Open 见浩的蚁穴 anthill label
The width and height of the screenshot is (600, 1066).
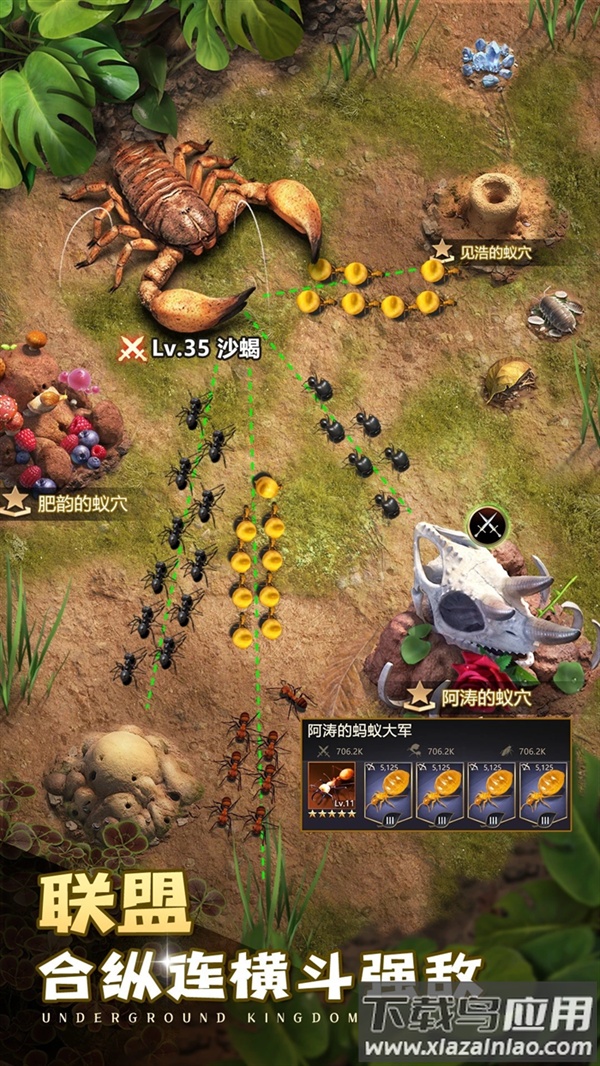coord(482,252)
